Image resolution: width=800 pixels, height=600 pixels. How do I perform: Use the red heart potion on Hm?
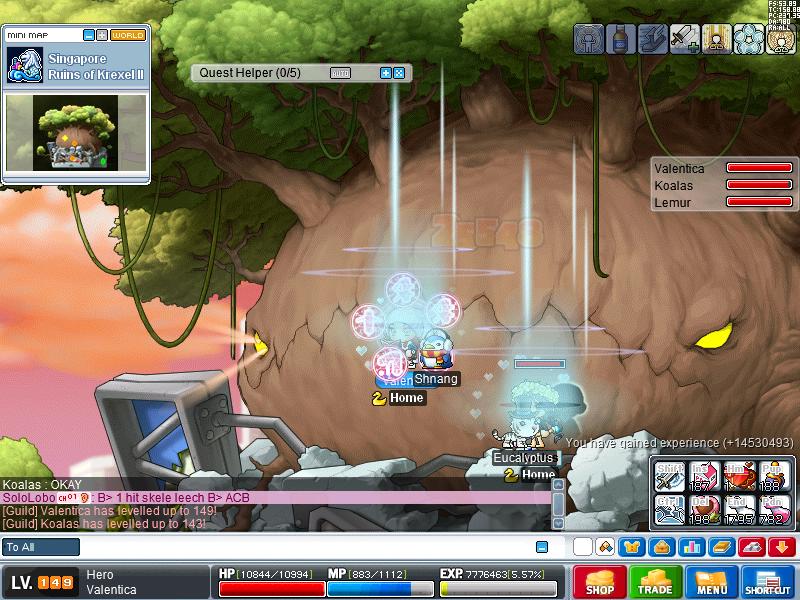point(739,476)
